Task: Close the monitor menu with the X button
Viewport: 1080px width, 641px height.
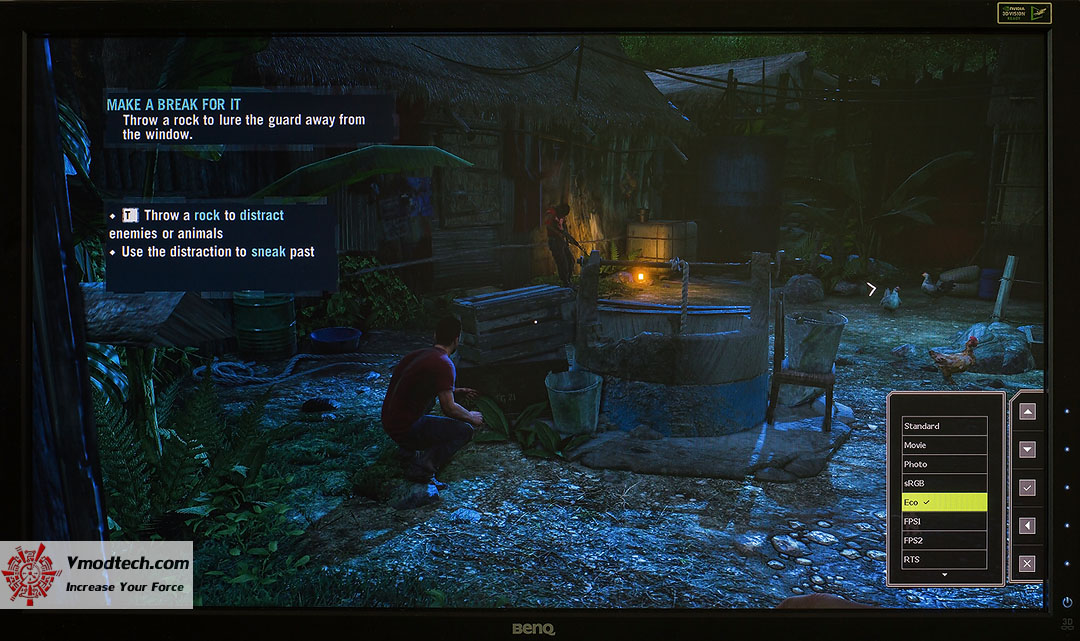Action: click(1027, 564)
